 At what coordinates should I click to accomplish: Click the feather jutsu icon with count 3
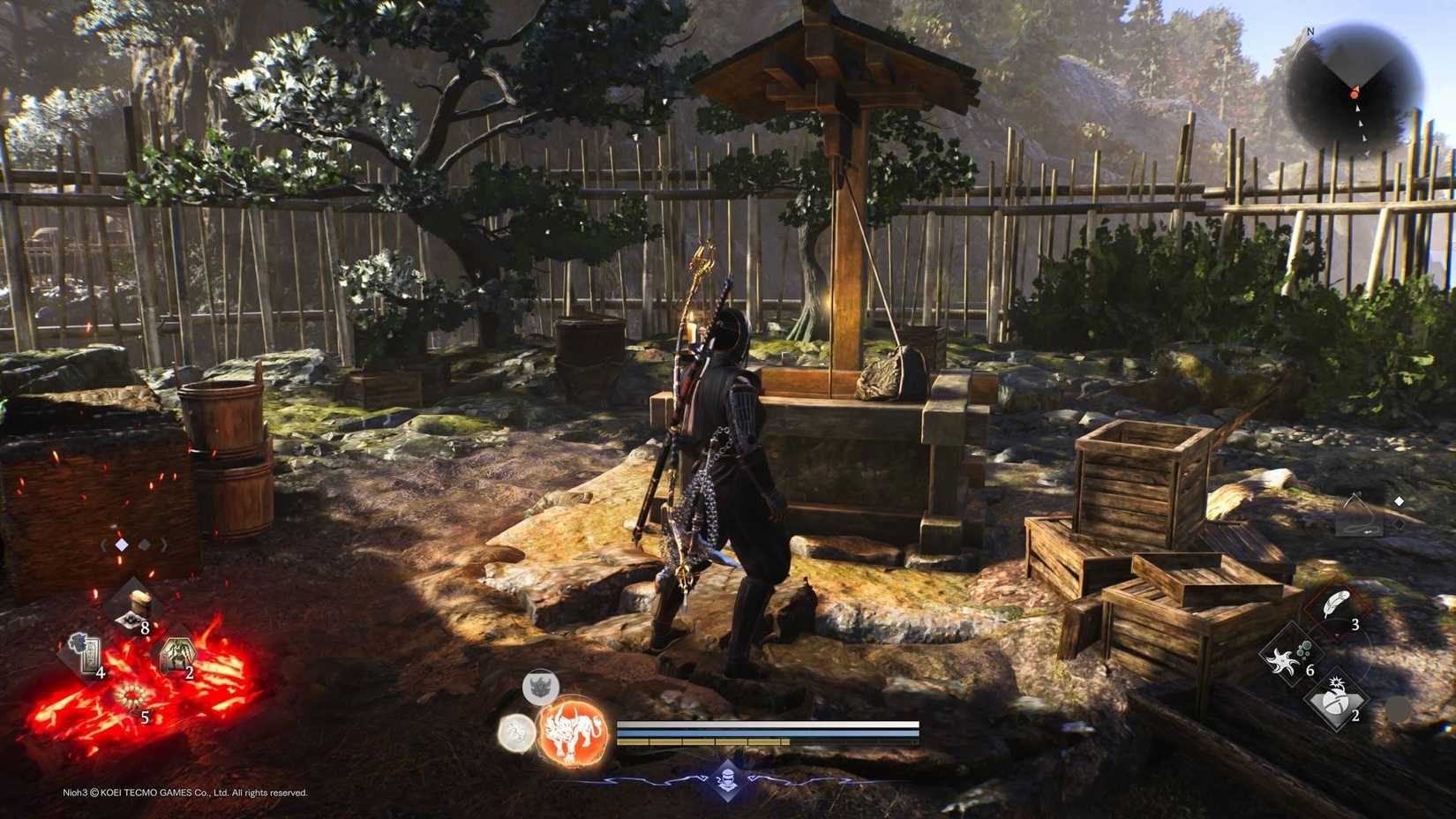click(x=1334, y=602)
